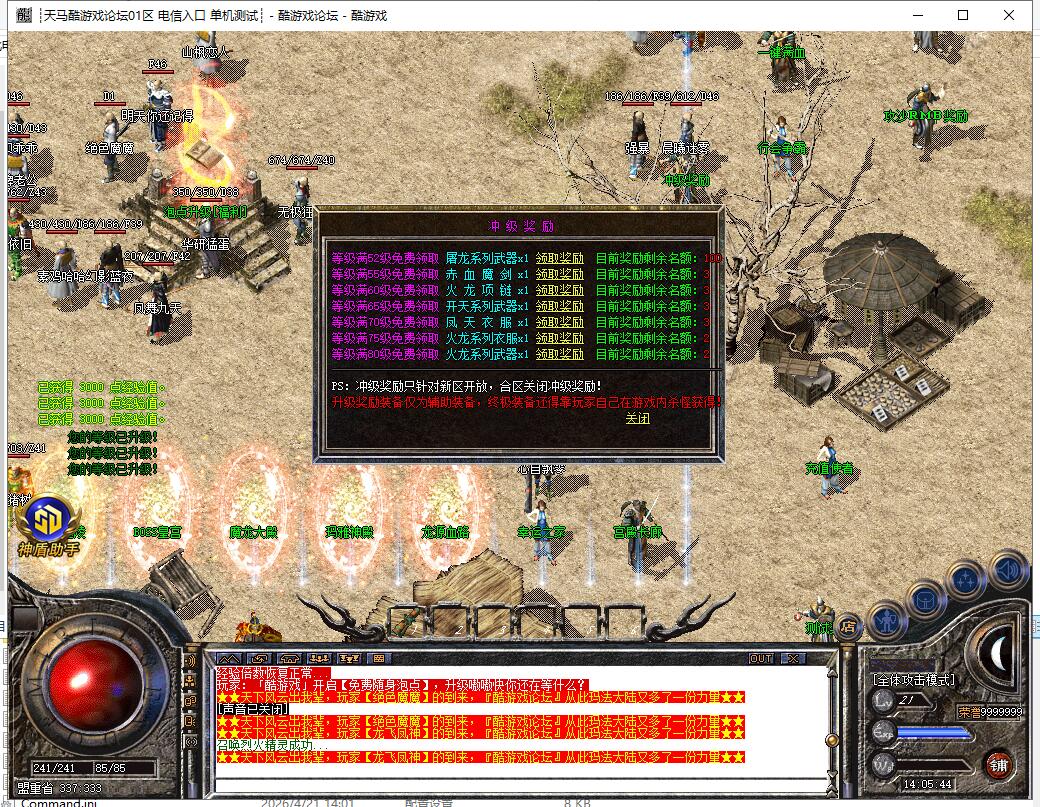Minimize the game window
1040x807 pixels.
point(916,15)
